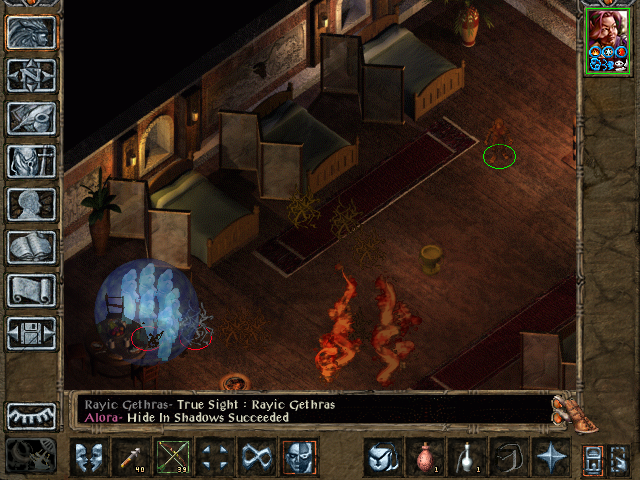Viewport: 640px width, 480px height.
Task: Equip the bow with 39 arrows
Action: 173,457
